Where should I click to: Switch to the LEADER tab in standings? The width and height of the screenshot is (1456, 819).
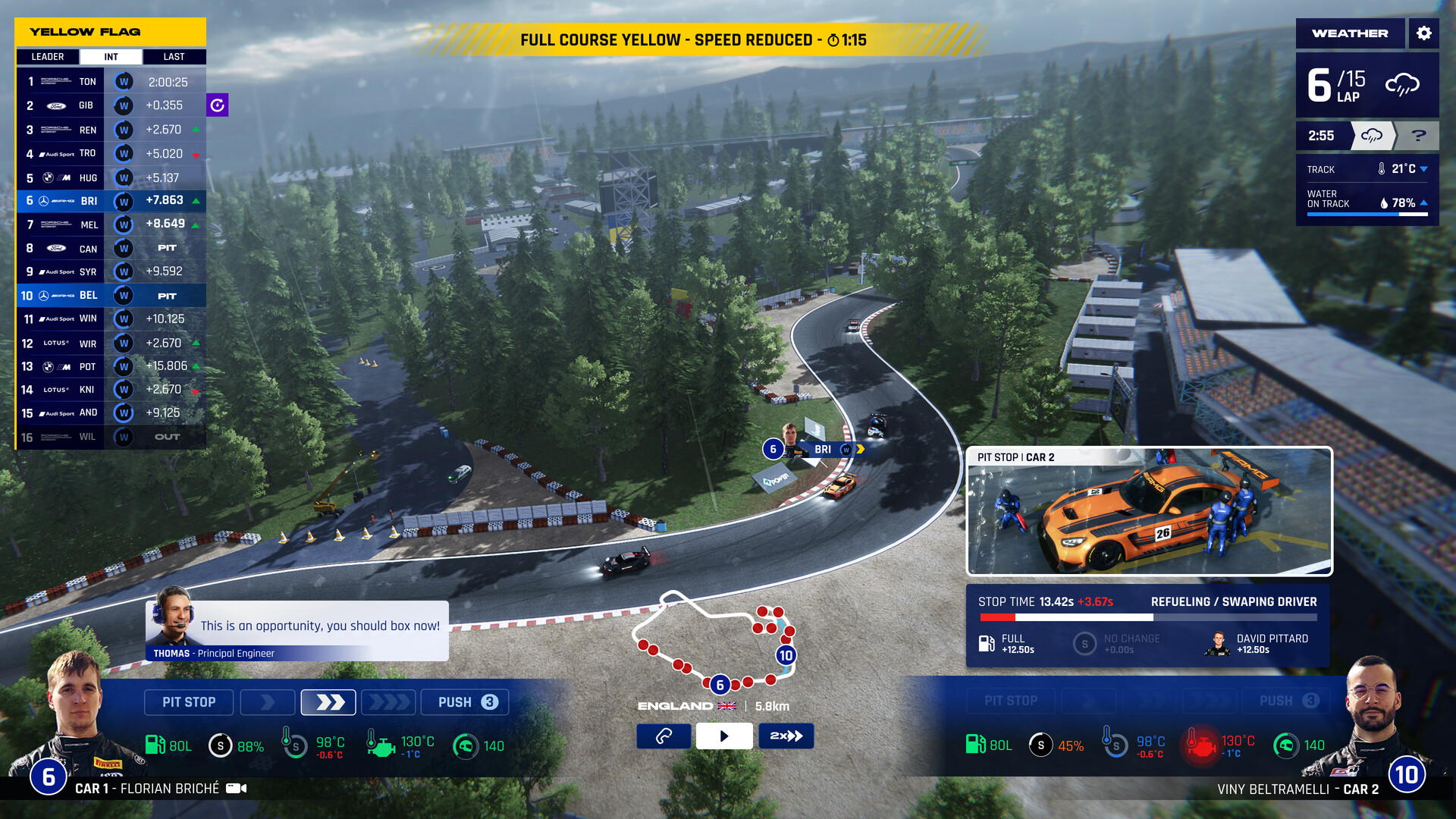click(47, 56)
